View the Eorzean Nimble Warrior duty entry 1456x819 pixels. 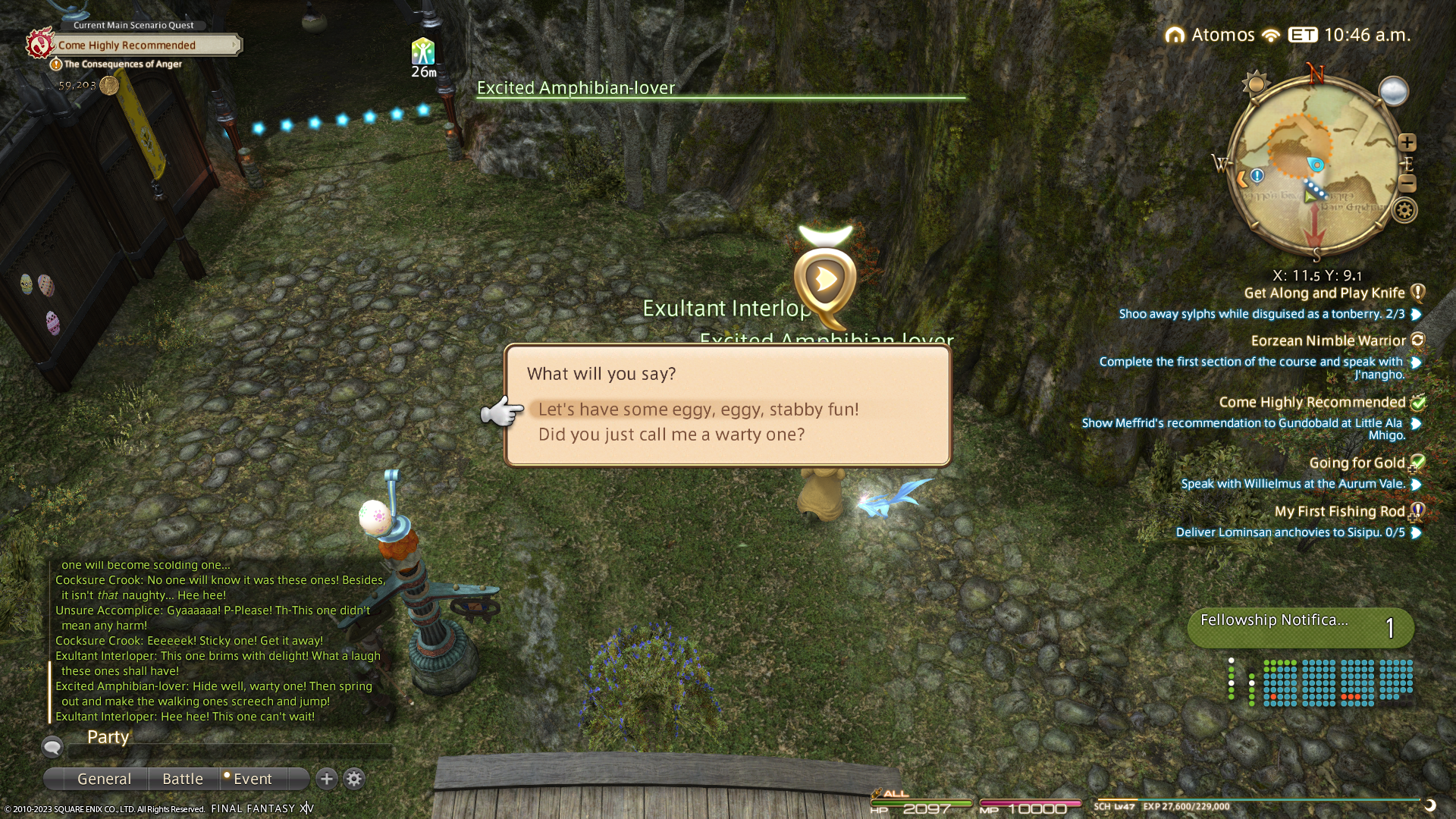click(x=1328, y=341)
